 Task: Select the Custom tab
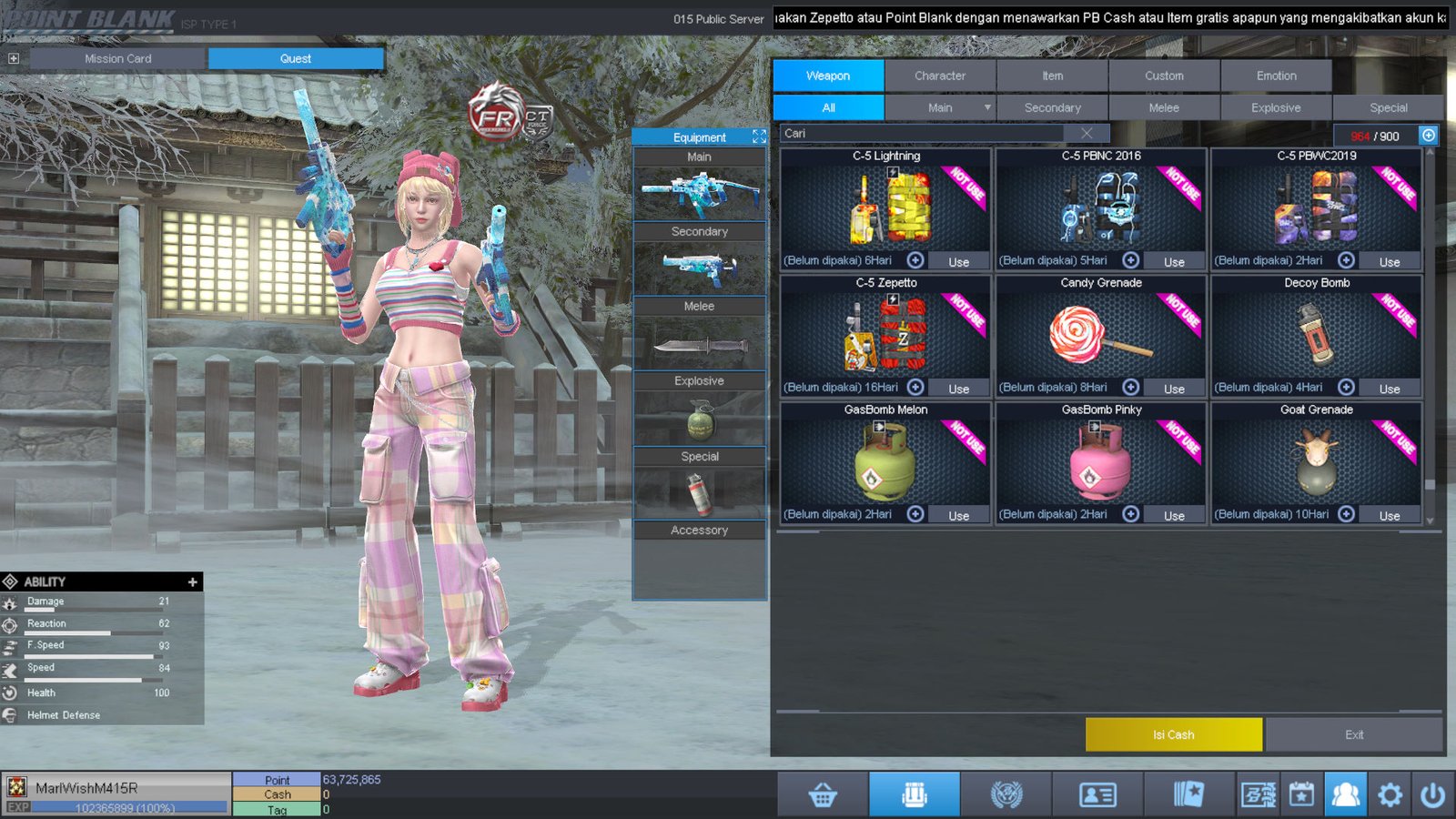click(1164, 76)
